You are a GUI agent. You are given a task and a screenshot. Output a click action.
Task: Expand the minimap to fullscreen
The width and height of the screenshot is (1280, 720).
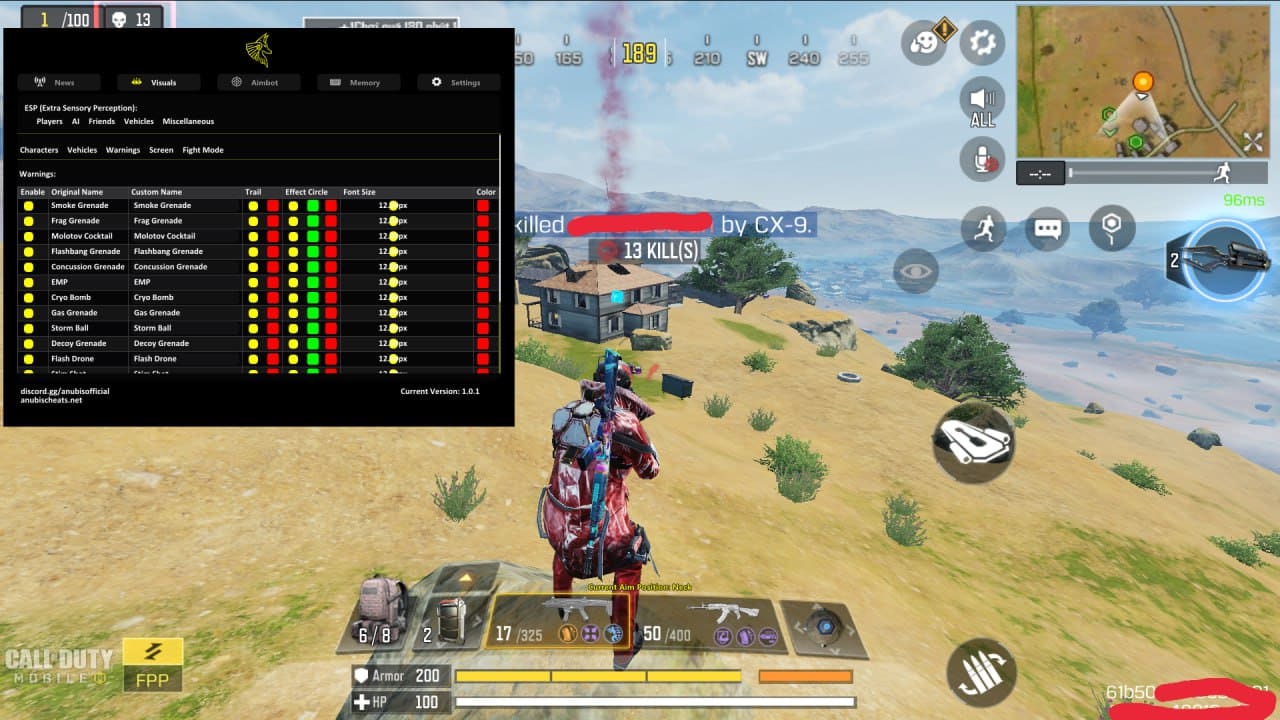coord(1255,140)
